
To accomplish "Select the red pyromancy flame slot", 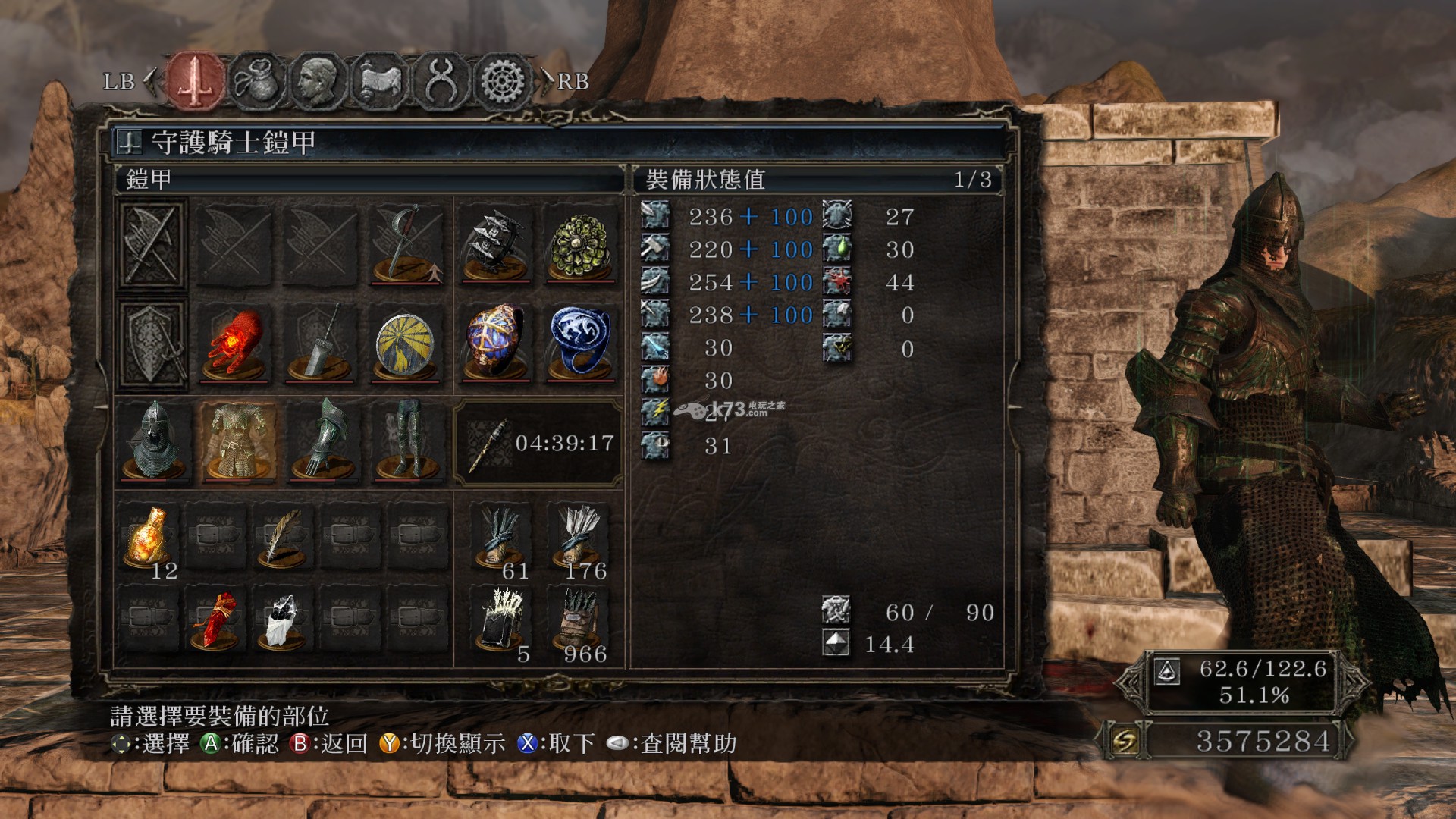I will (235, 345).
